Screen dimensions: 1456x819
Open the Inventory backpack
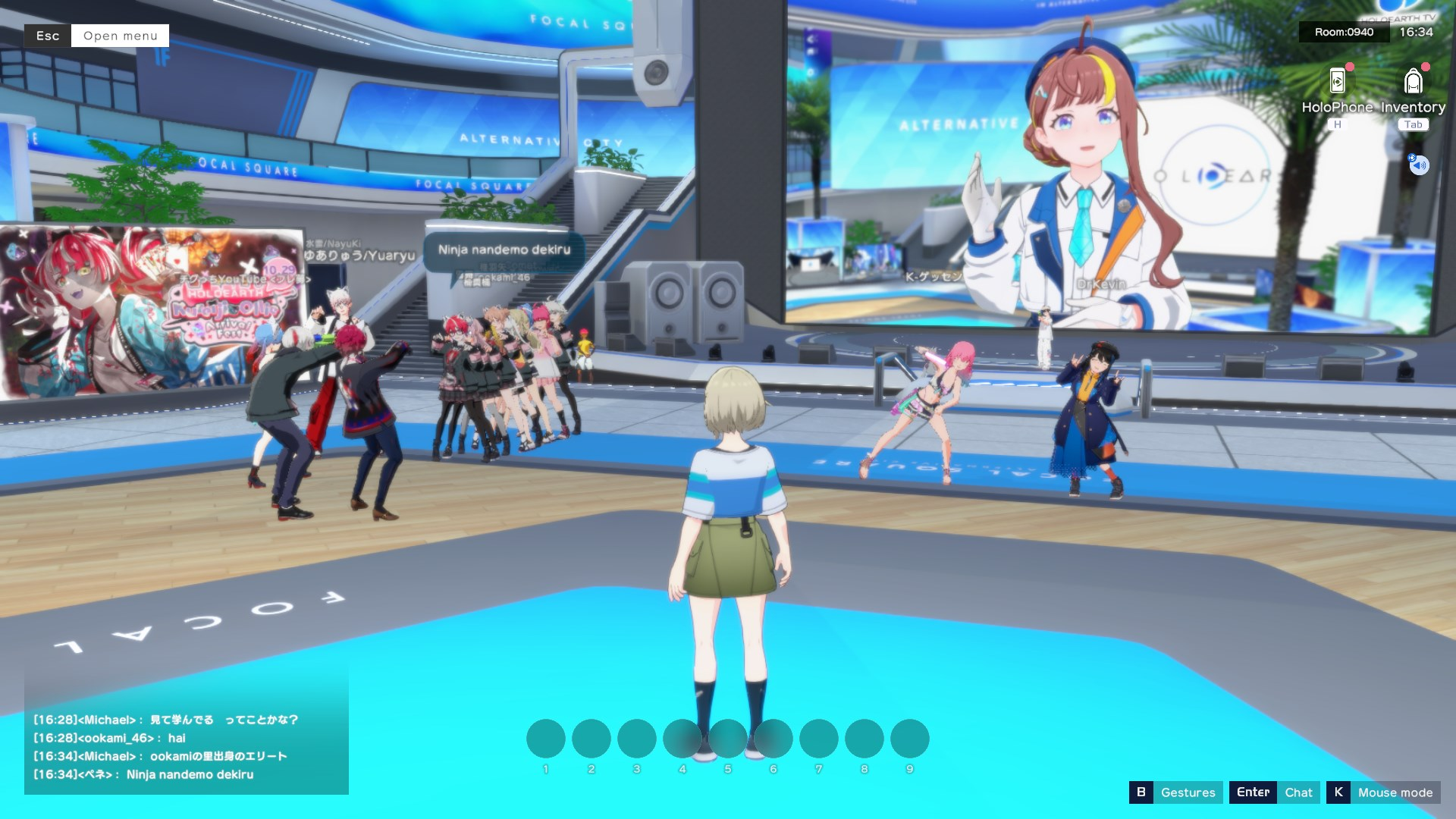point(1413,82)
